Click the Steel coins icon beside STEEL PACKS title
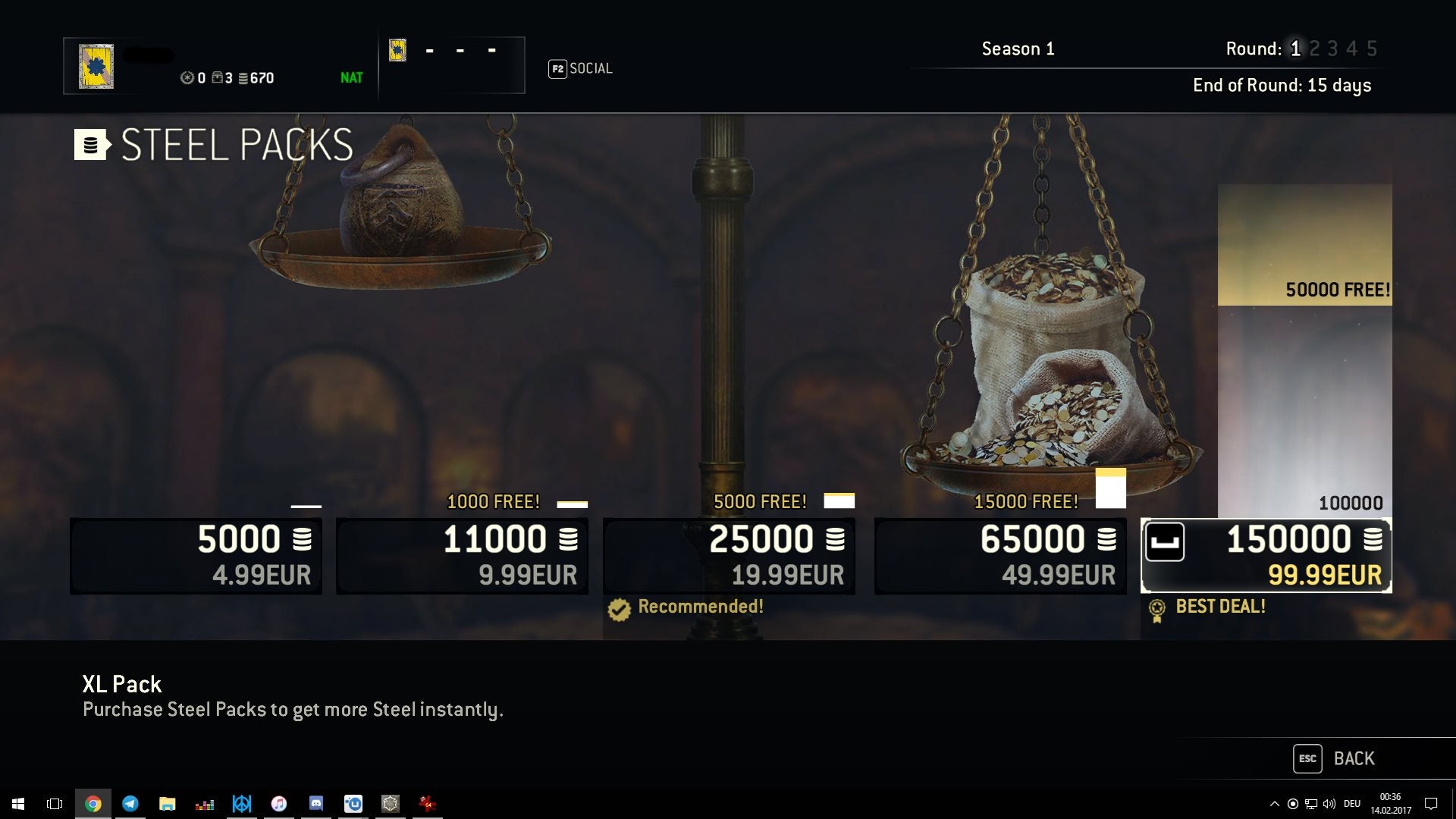1456x819 pixels. click(x=90, y=146)
